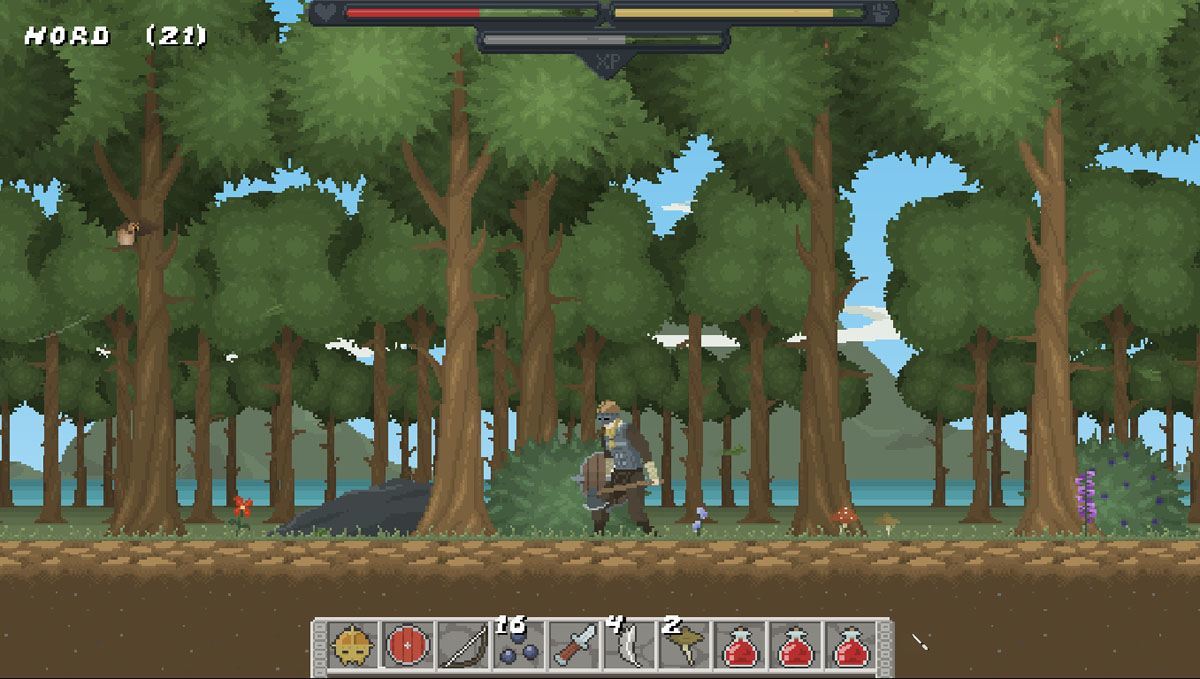Select the red round shield slot
1200x679 pixels.
click(x=408, y=648)
